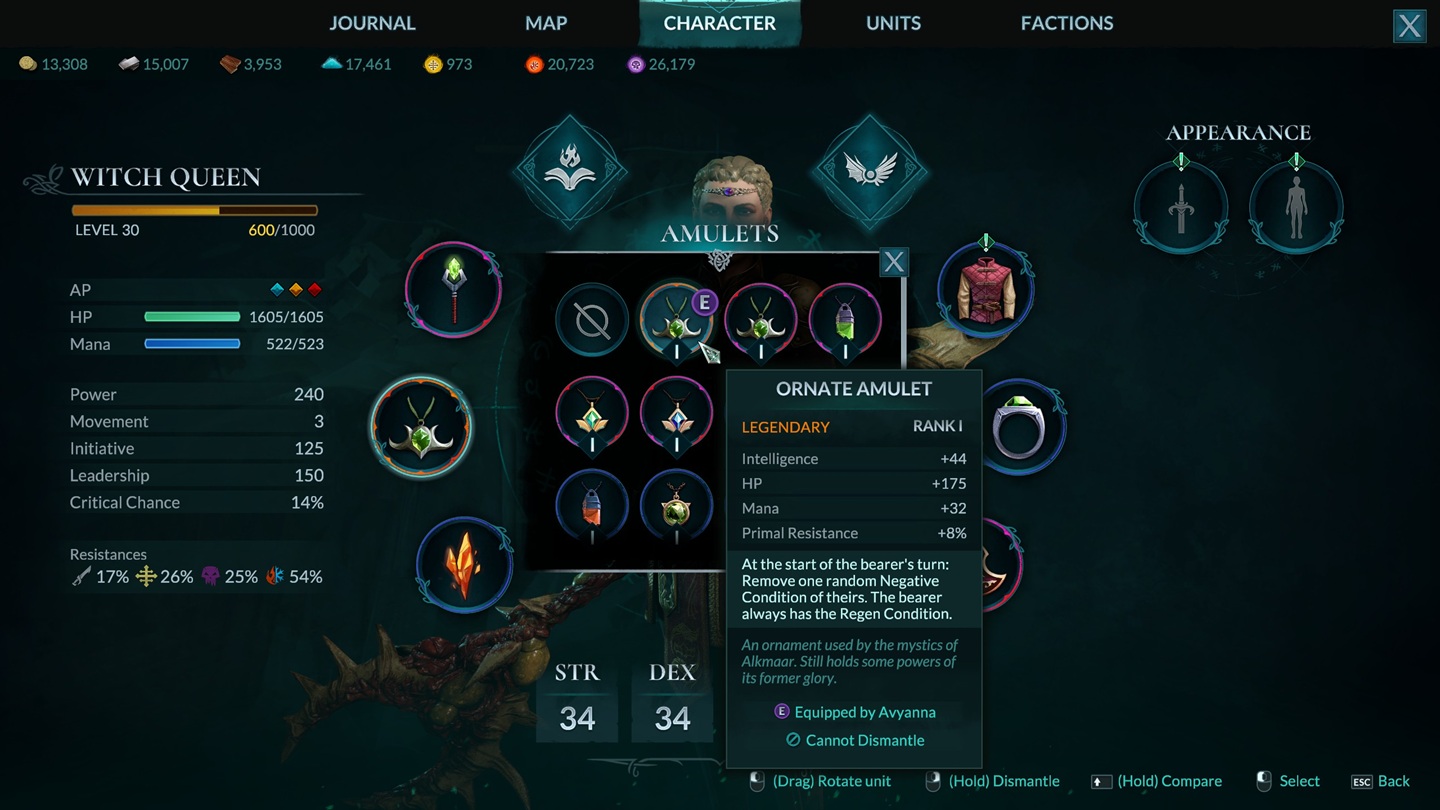The height and width of the screenshot is (810, 1440).
Task: Open the Map tab
Action: [546, 23]
